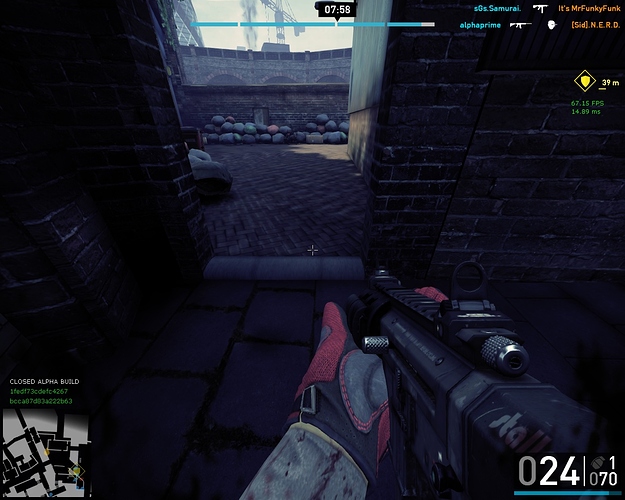
Task: Select player name alphaprime in killfeed
Action: 481,23
